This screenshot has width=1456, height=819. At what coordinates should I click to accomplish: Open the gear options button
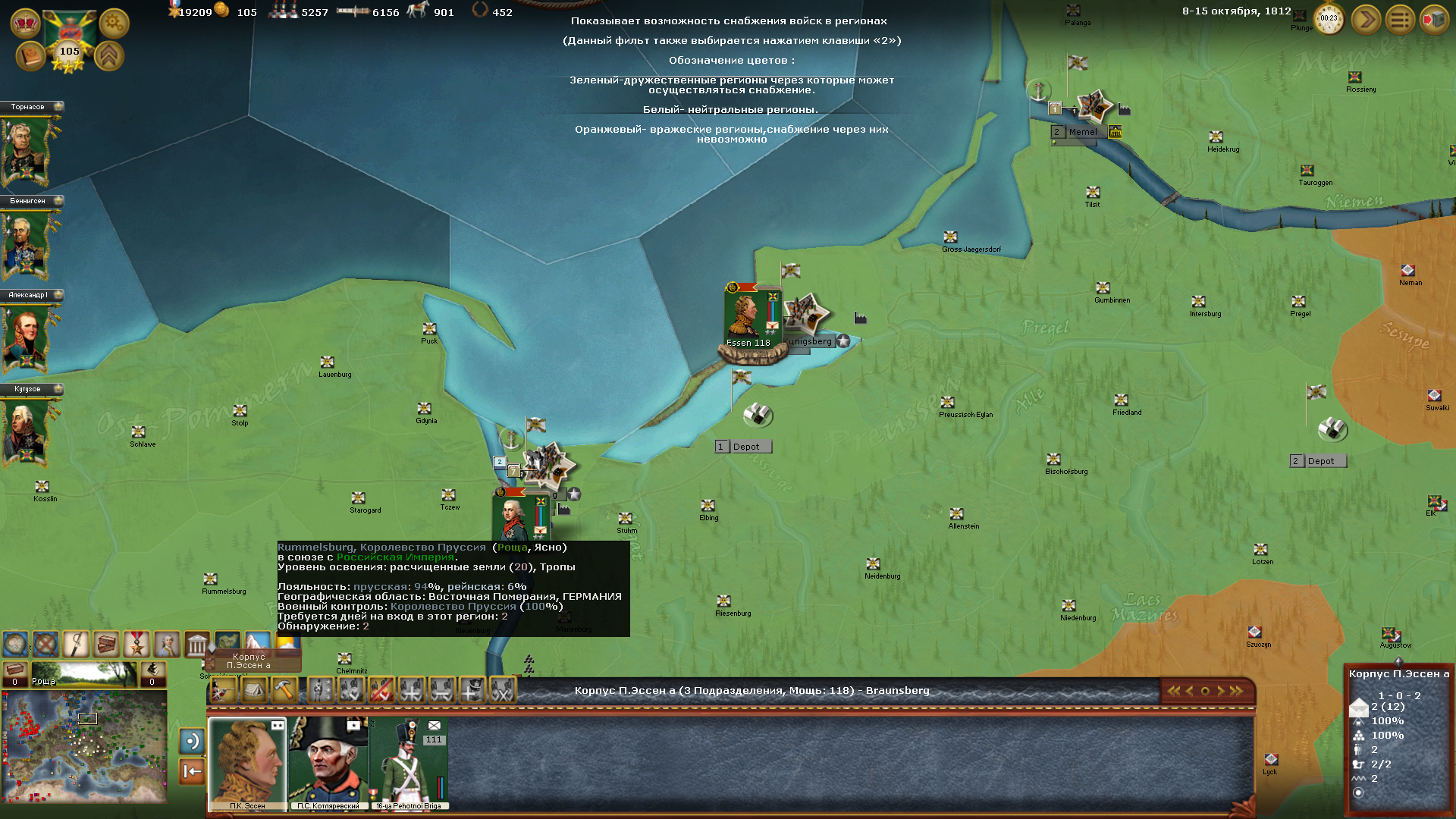pyautogui.click(x=114, y=24)
